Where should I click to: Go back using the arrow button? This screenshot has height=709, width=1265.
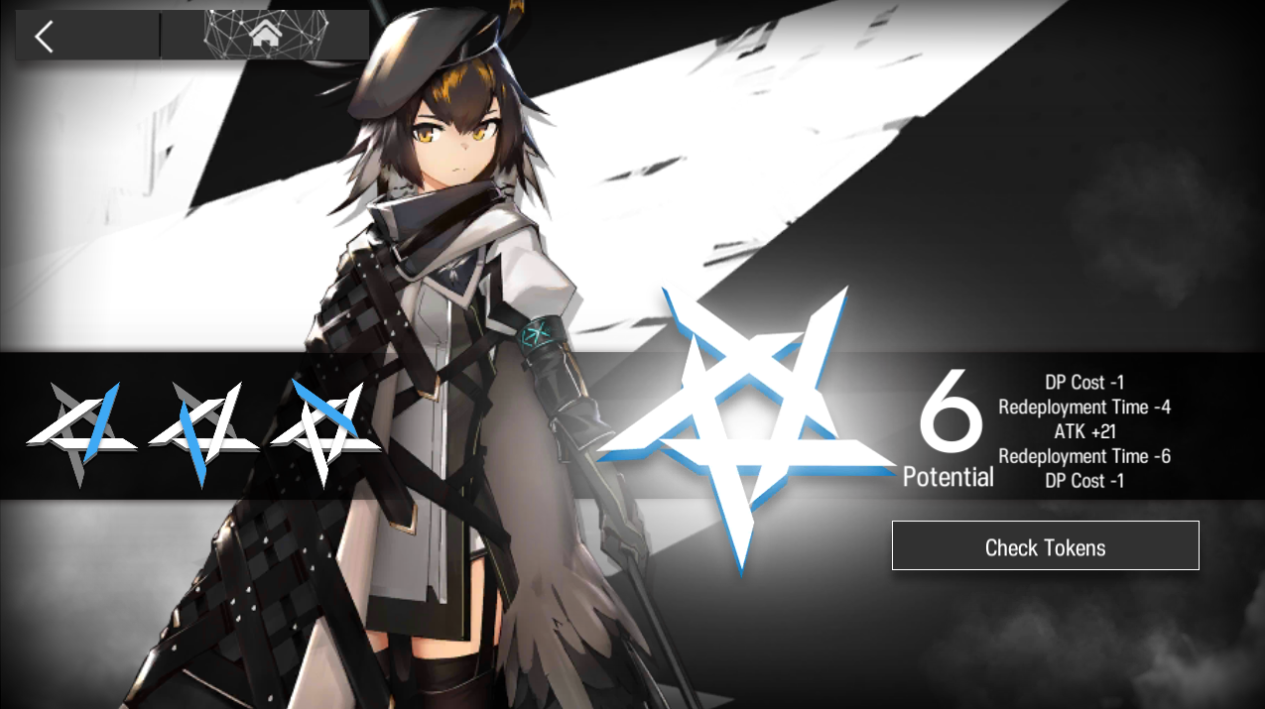click(44, 37)
